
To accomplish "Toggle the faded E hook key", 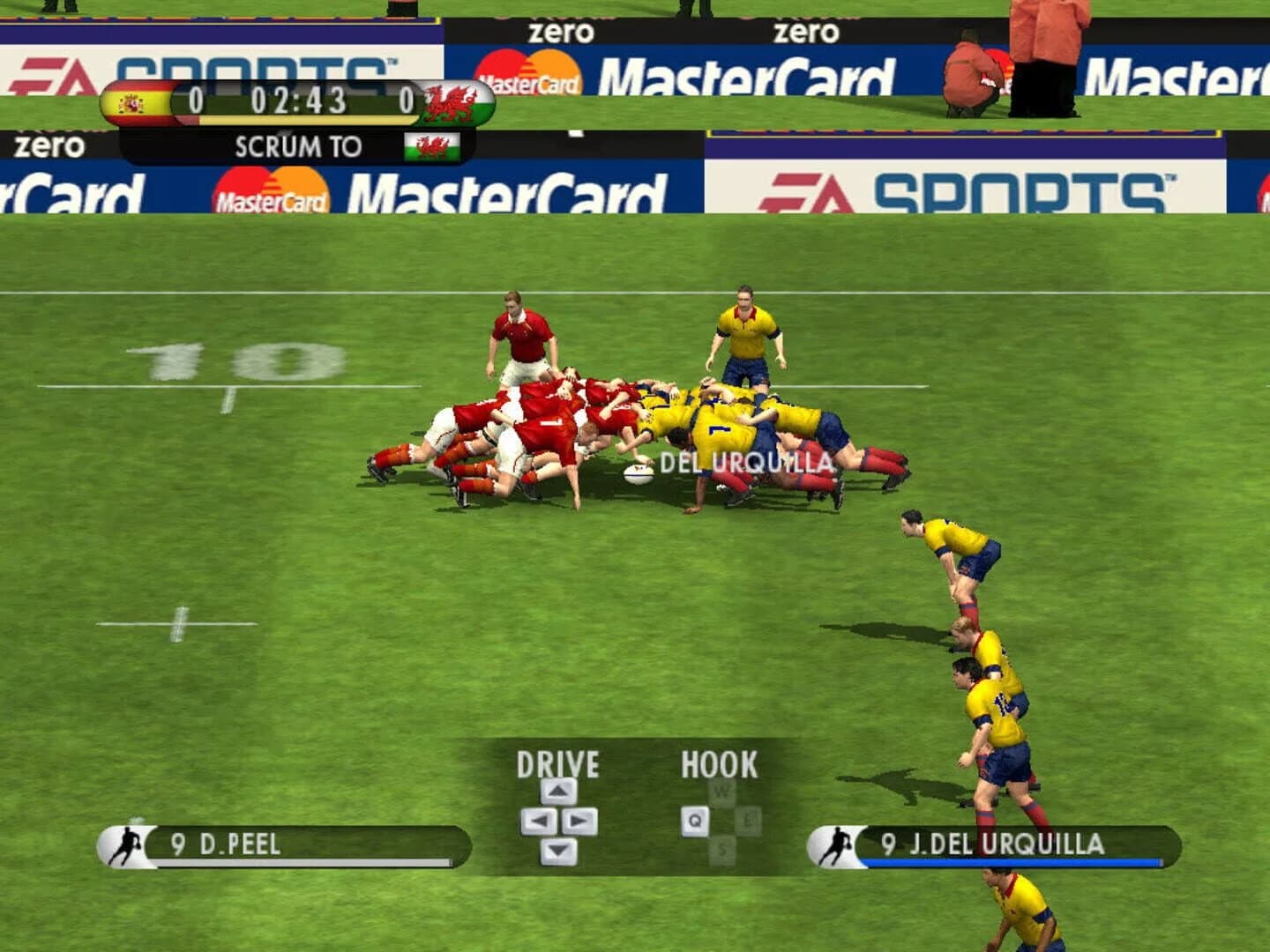I will click(x=747, y=820).
